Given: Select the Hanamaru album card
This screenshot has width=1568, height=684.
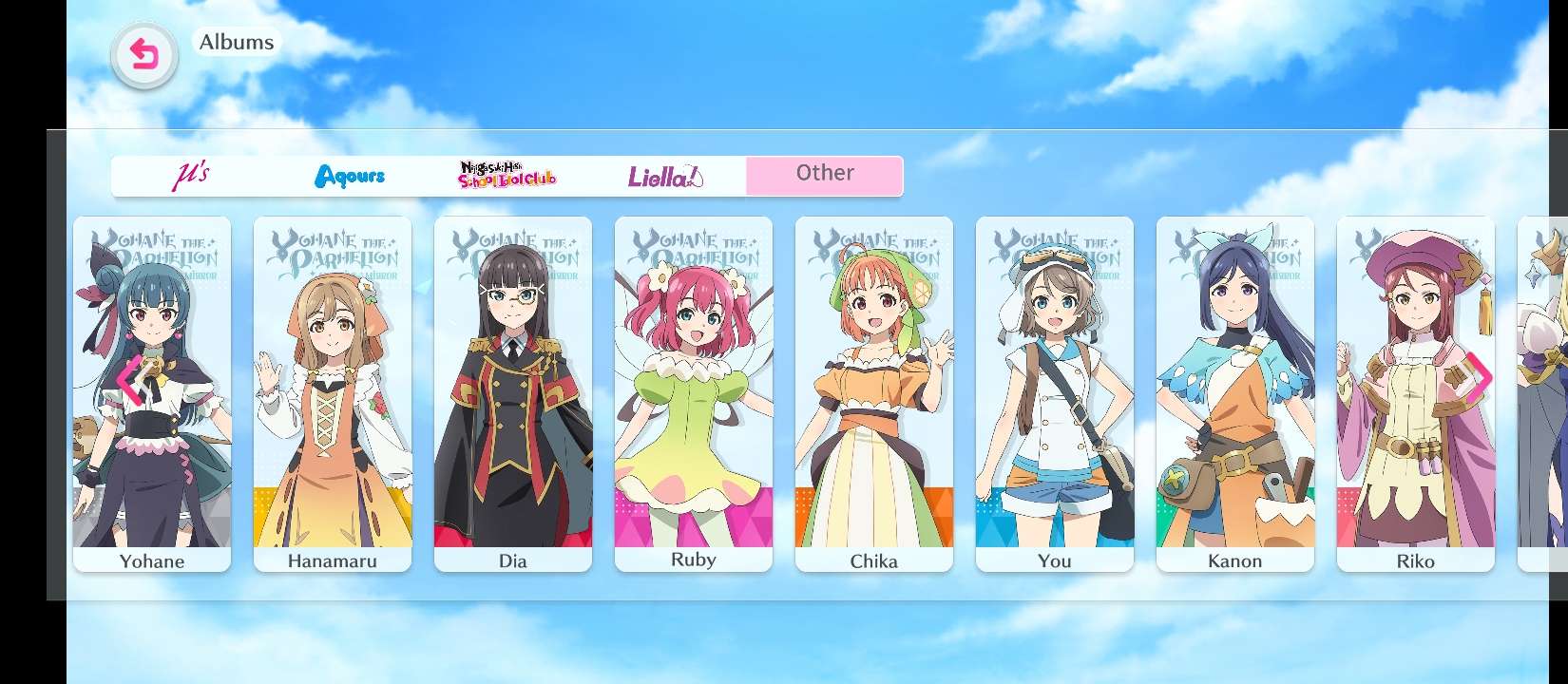Looking at the screenshot, I should [x=333, y=394].
